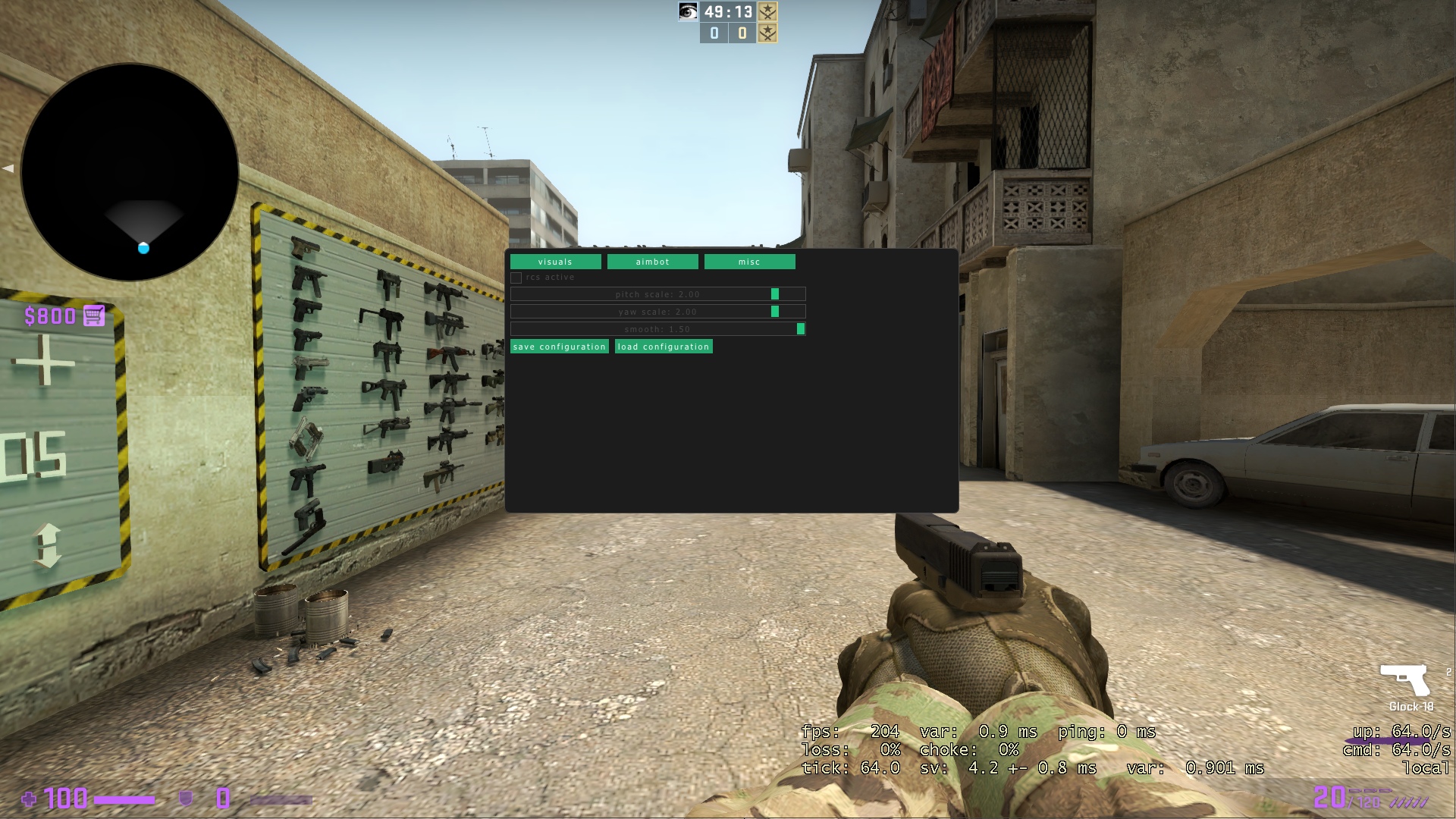The width and height of the screenshot is (1456, 819).
Task: Click the load configuration button
Action: tap(664, 347)
